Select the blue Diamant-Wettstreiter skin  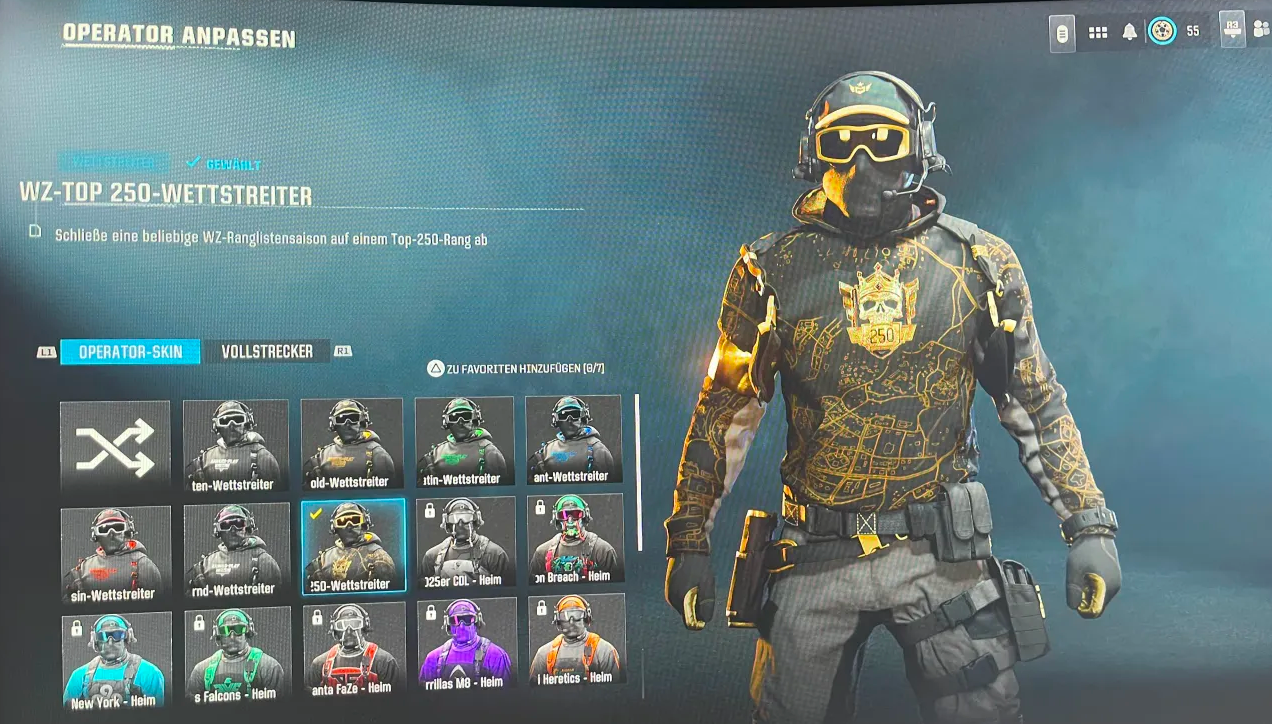[573, 440]
